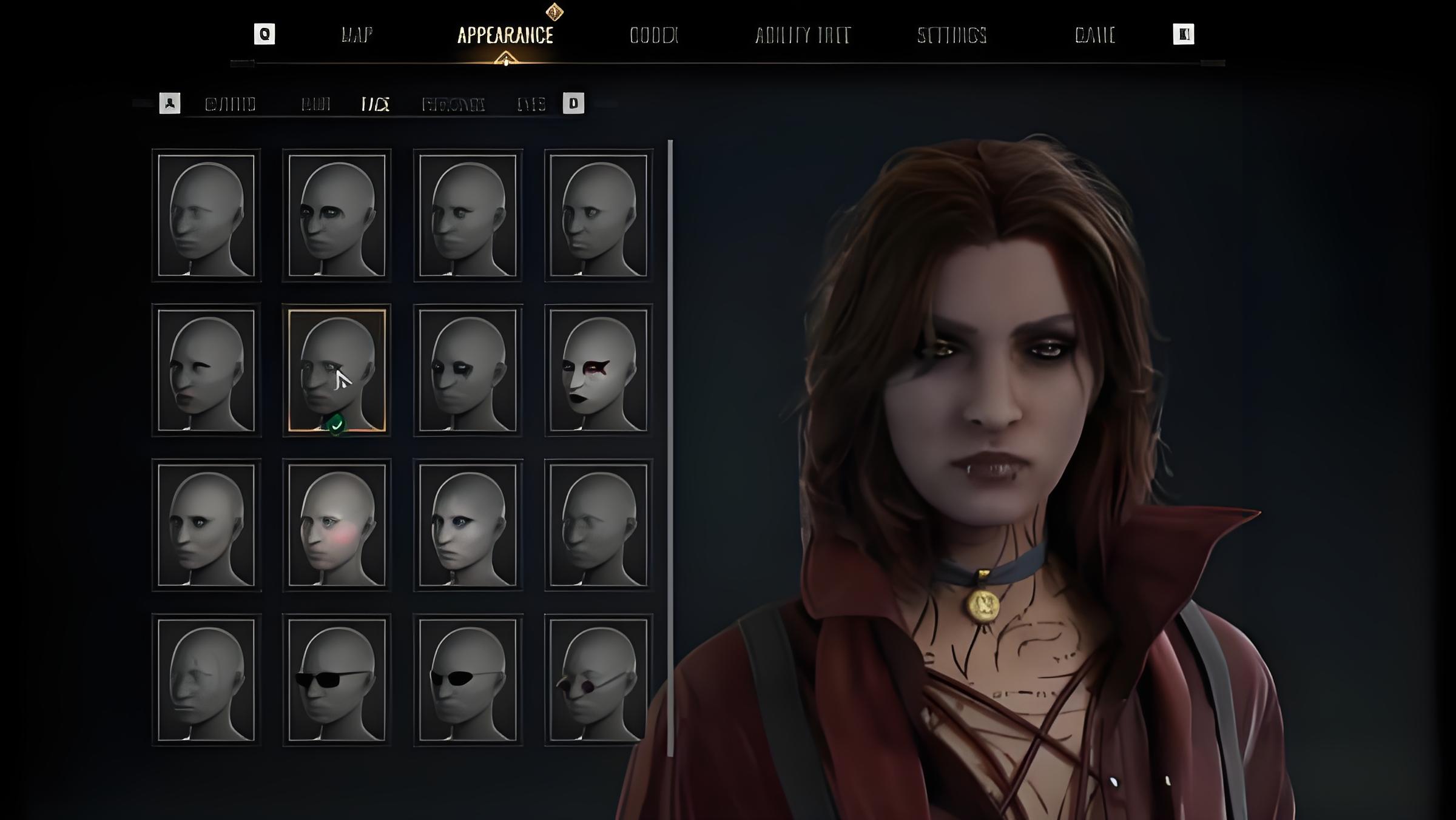Select the pink blush face option
Viewport: 1456px width, 820px height.
click(x=337, y=525)
